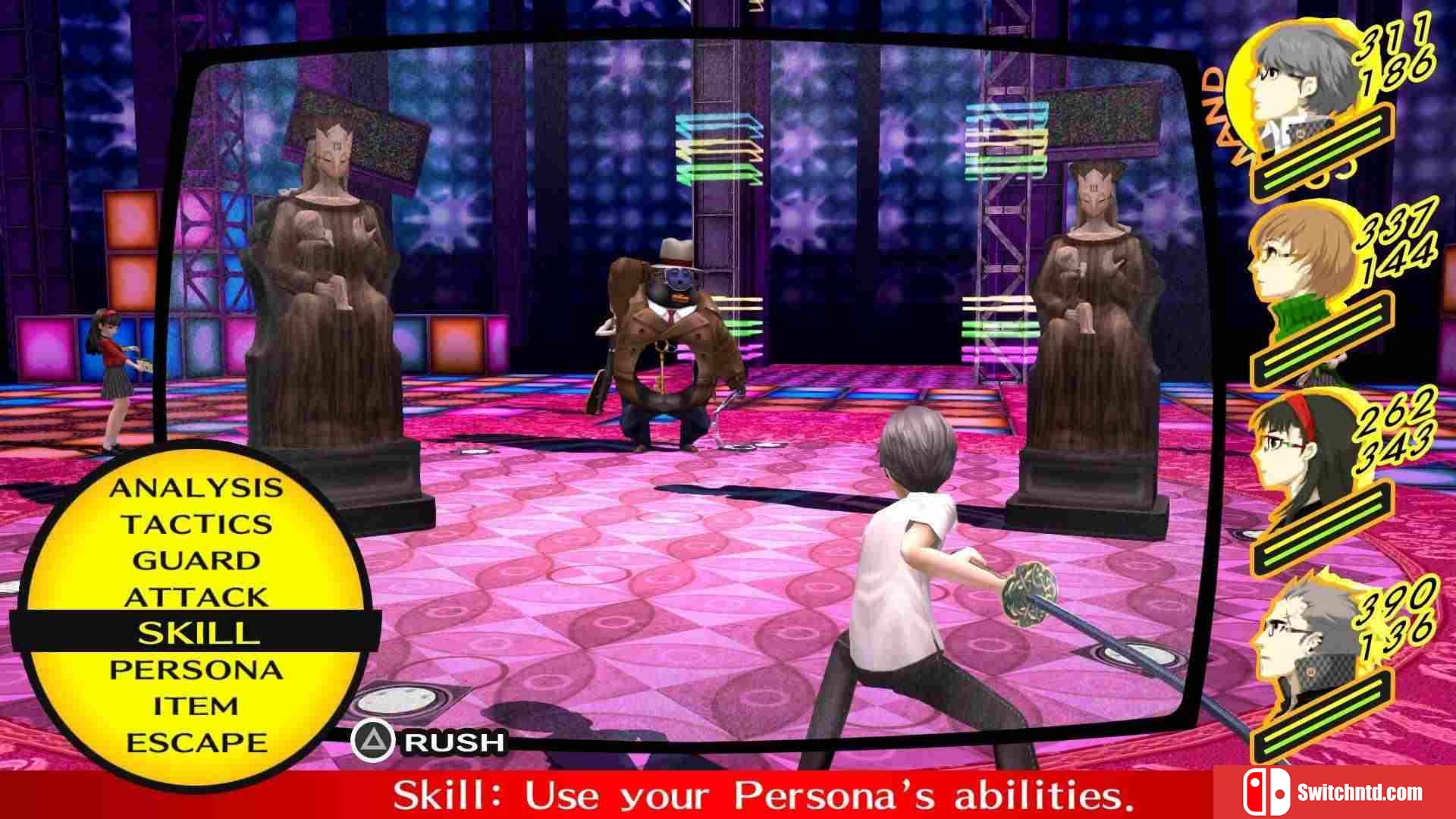
Task: Open the Tactics command
Action: [196, 524]
